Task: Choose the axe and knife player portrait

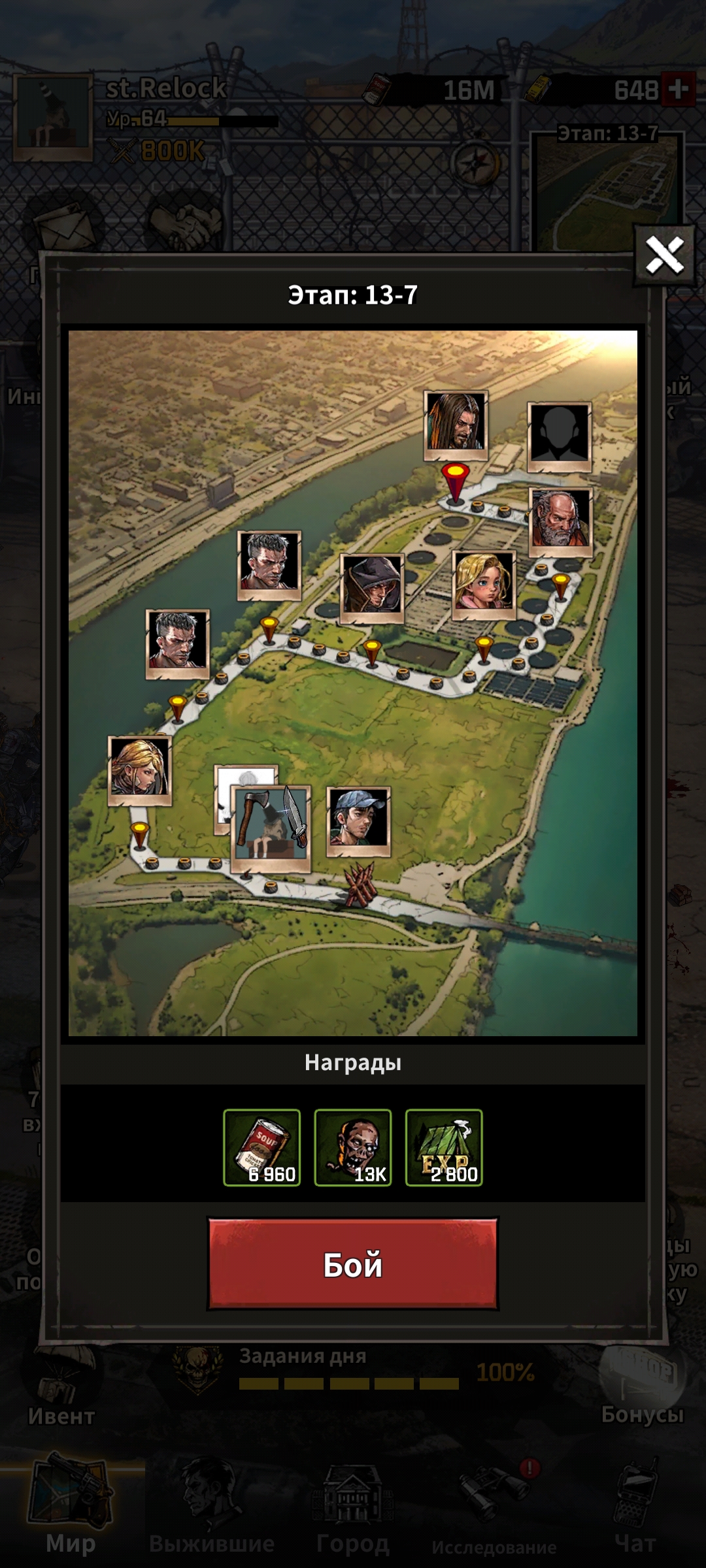Action: click(x=271, y=828)
